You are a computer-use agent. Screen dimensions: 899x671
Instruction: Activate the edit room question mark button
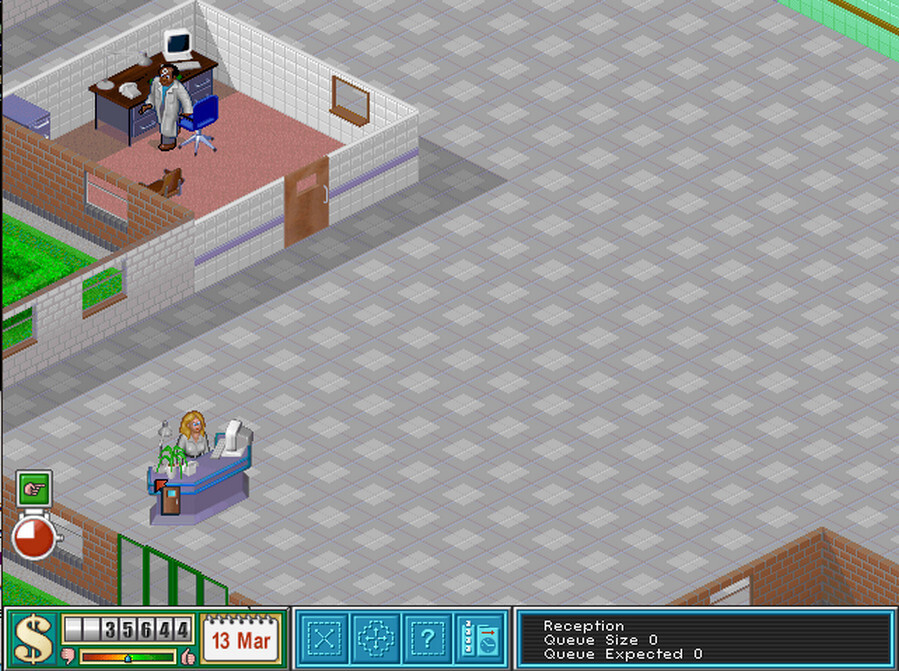(428, 638)
